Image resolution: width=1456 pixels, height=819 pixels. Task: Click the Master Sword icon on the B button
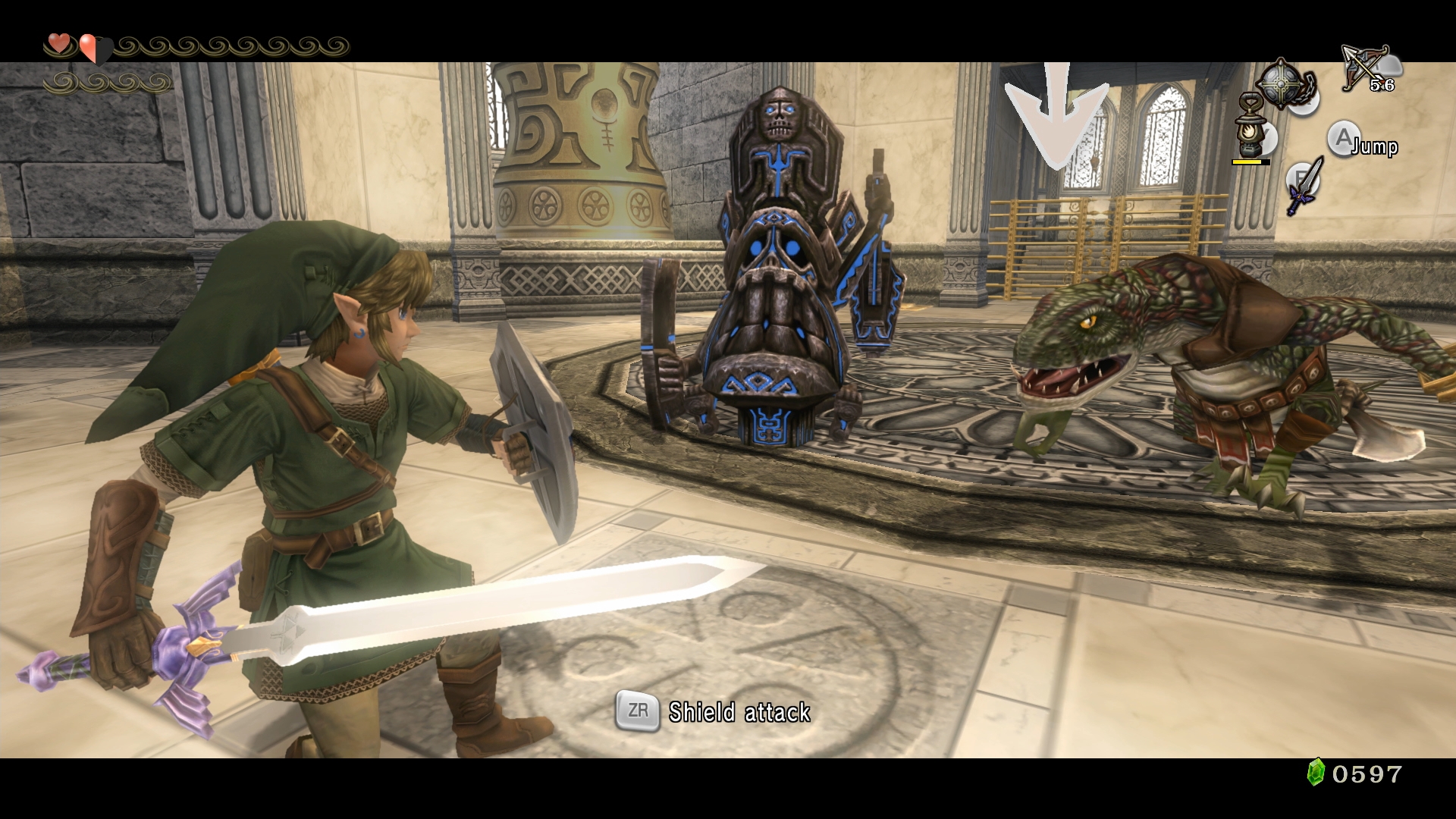pos(1301,184)
